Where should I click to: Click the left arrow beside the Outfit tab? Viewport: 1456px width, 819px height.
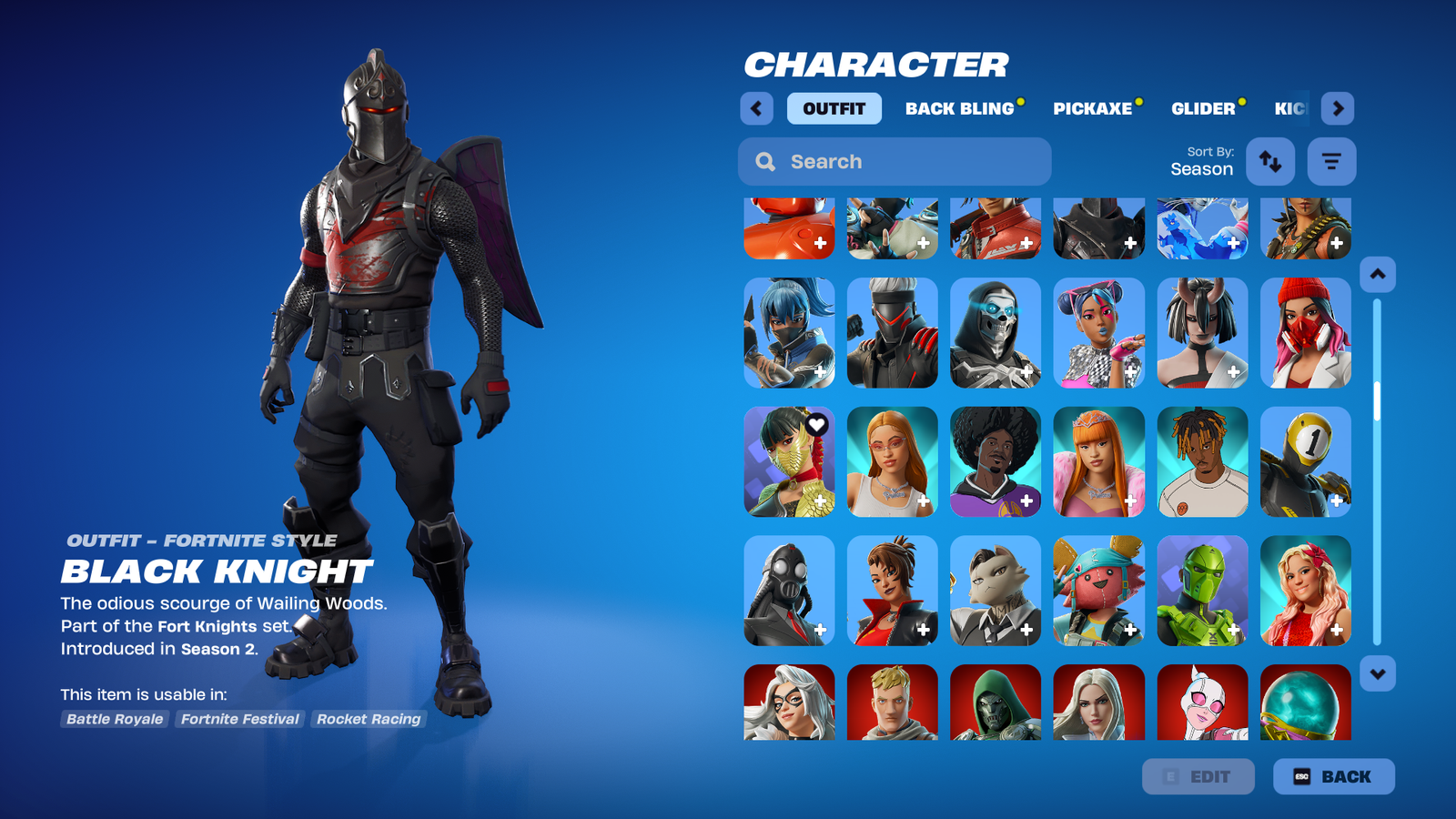pos(756,108)
